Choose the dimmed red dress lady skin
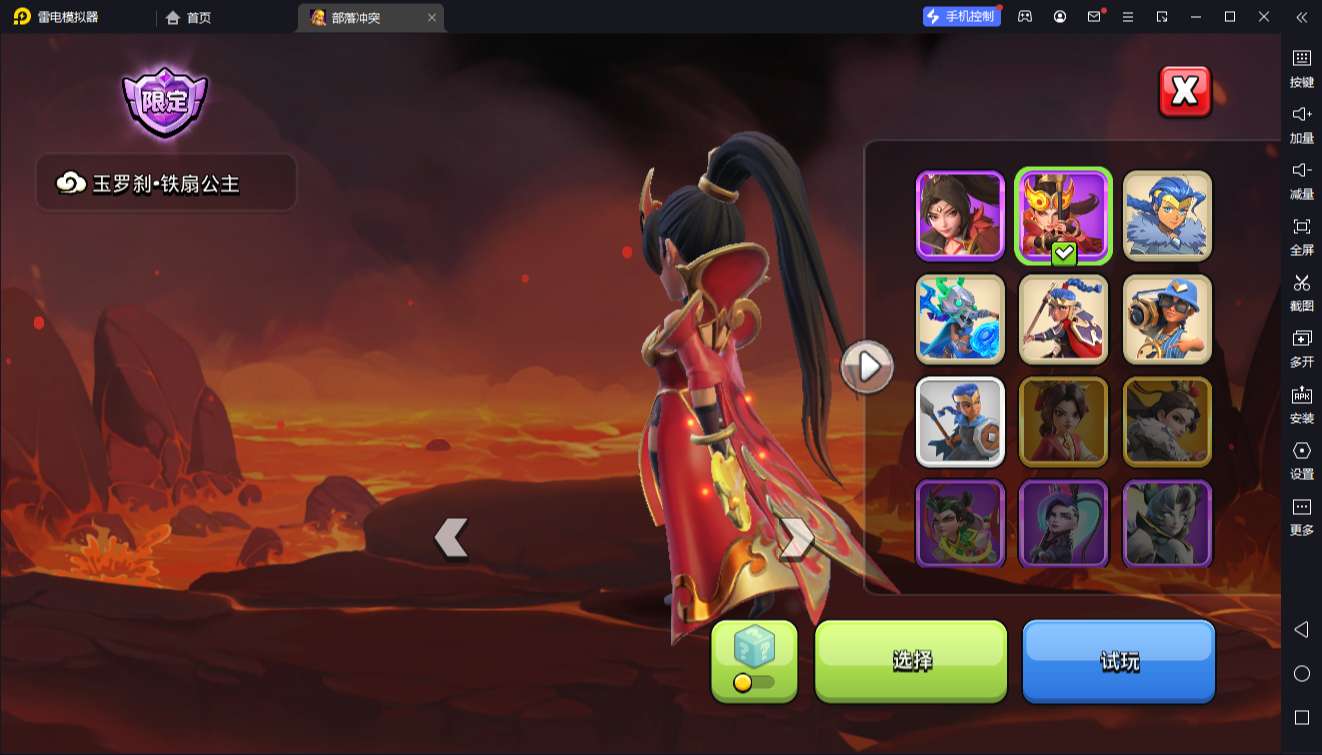 [x=1064, y=422]
